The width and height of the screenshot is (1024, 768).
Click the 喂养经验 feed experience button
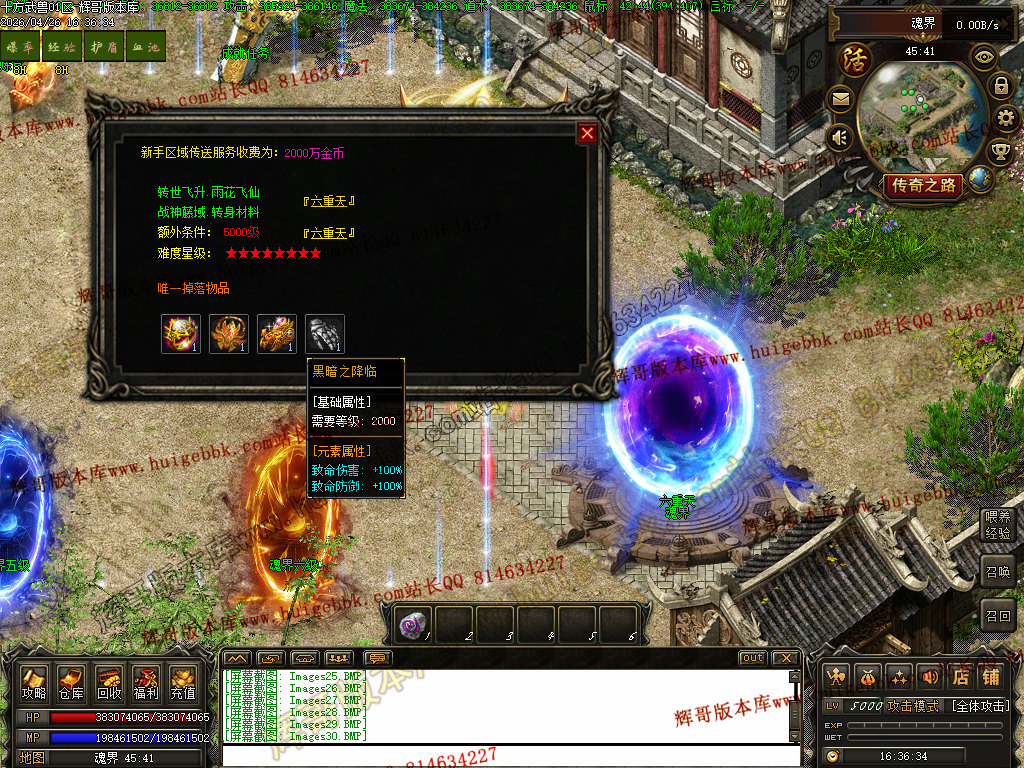pos(998,524)
